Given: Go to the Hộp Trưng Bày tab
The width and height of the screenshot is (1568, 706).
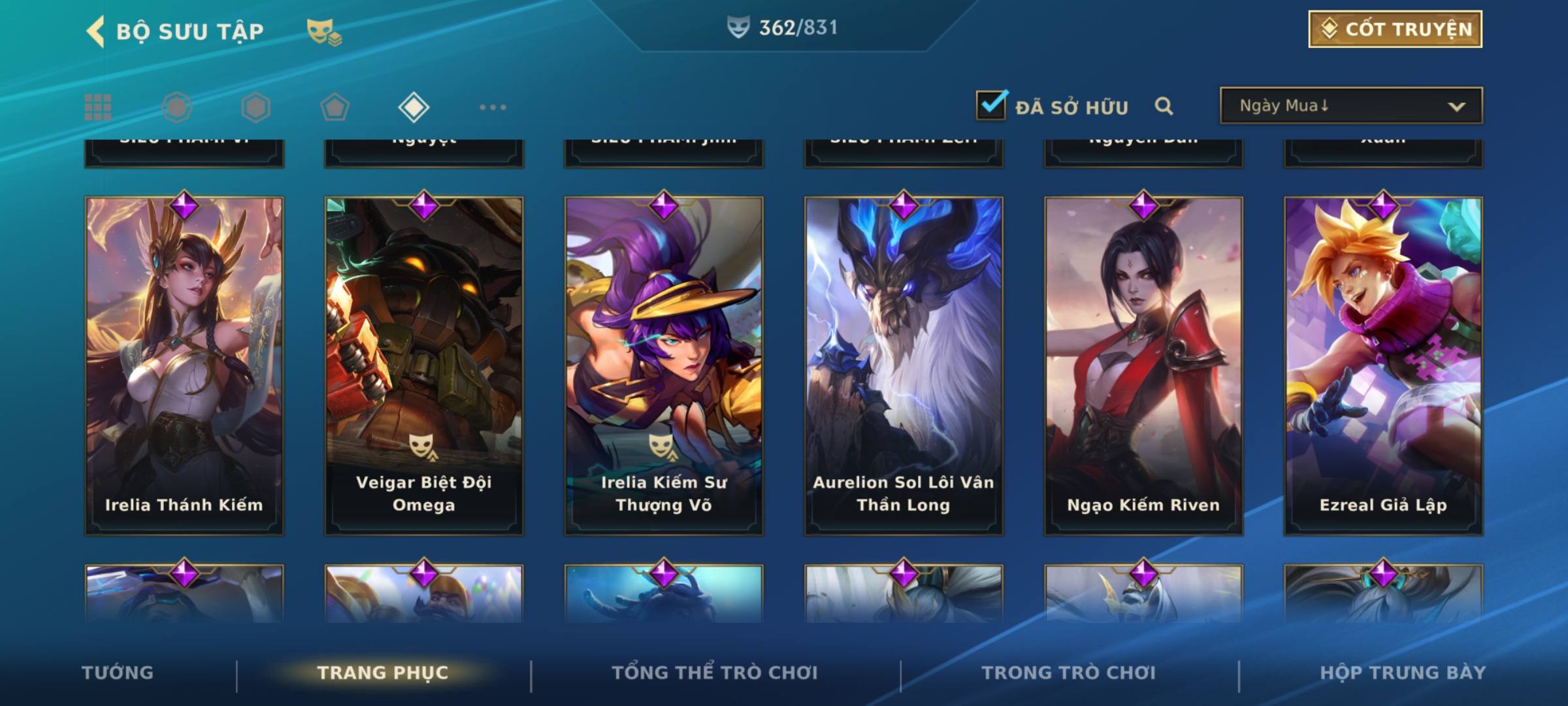Looking at the screenshot, I should coord(1403,673).
